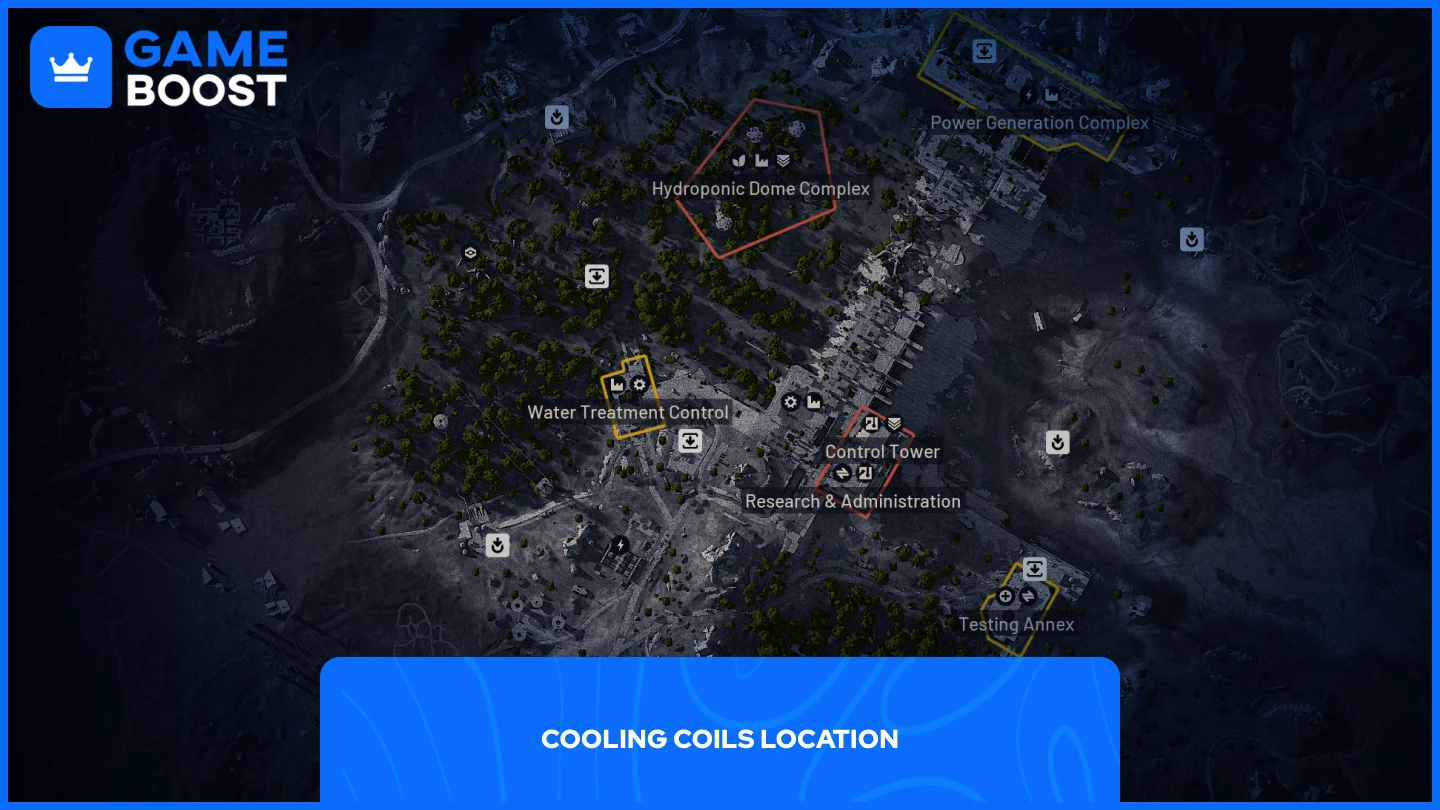Select the stacked layers icon above Control Tower
1440x810 pixels.
pyautogui.click(x=894, y=423)
